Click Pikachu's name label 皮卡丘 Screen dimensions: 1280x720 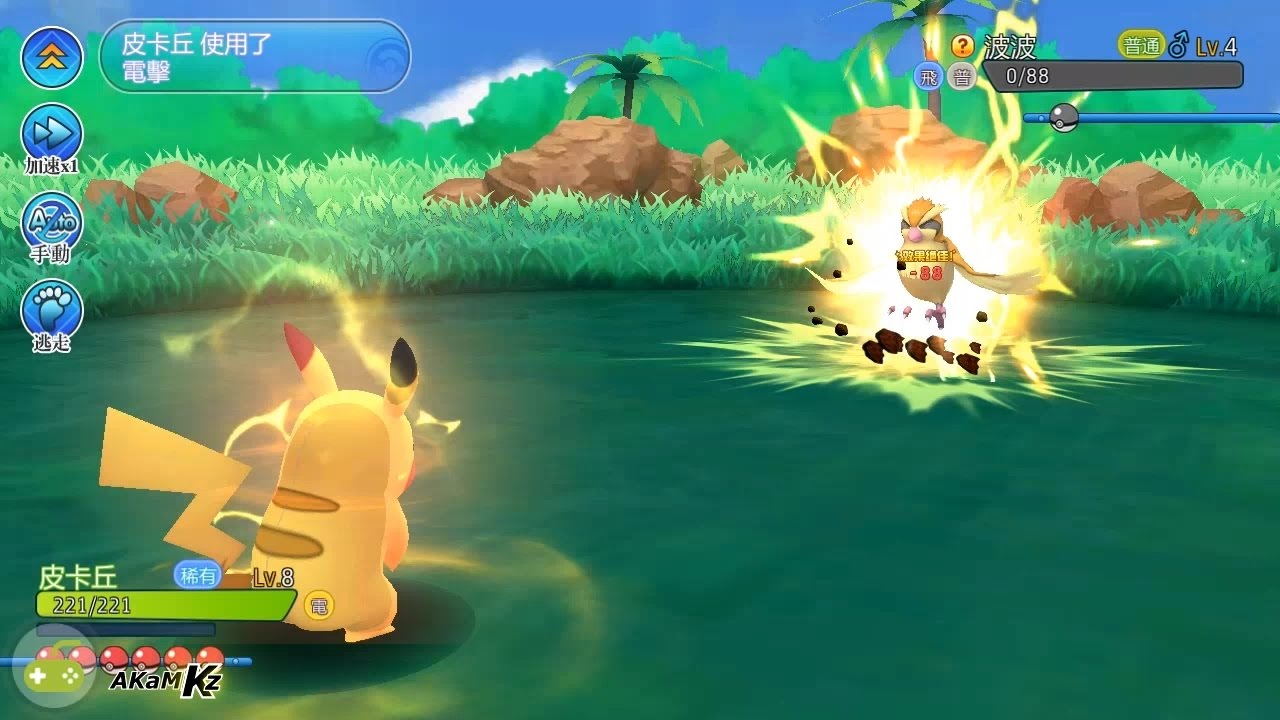point(78,576)
